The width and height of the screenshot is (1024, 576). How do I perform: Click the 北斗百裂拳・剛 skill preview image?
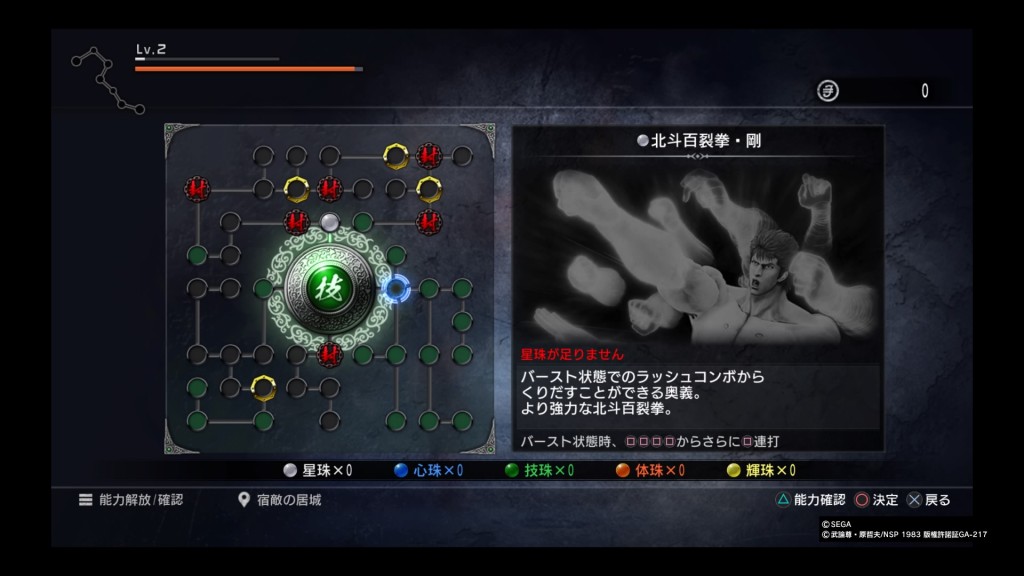697,255
